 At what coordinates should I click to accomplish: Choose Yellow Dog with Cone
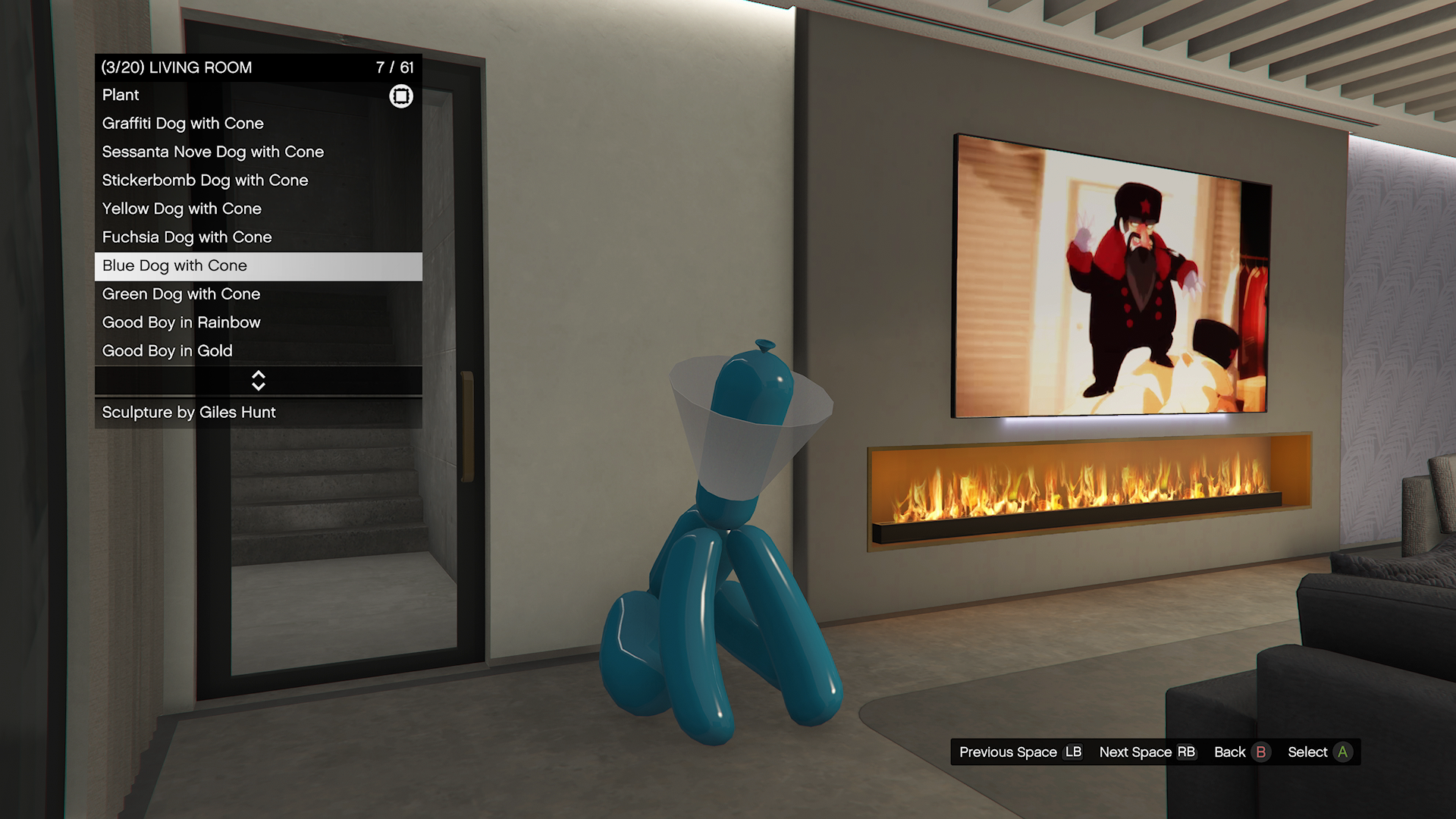pos(258,209)
